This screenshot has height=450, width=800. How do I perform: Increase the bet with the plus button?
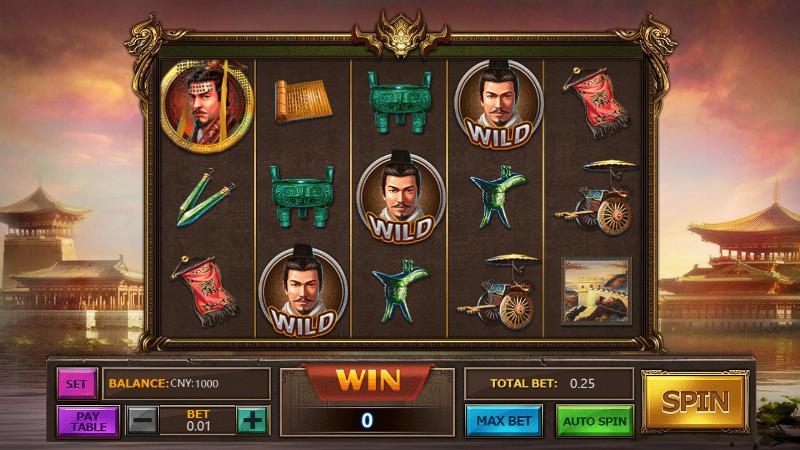(252, 420)
